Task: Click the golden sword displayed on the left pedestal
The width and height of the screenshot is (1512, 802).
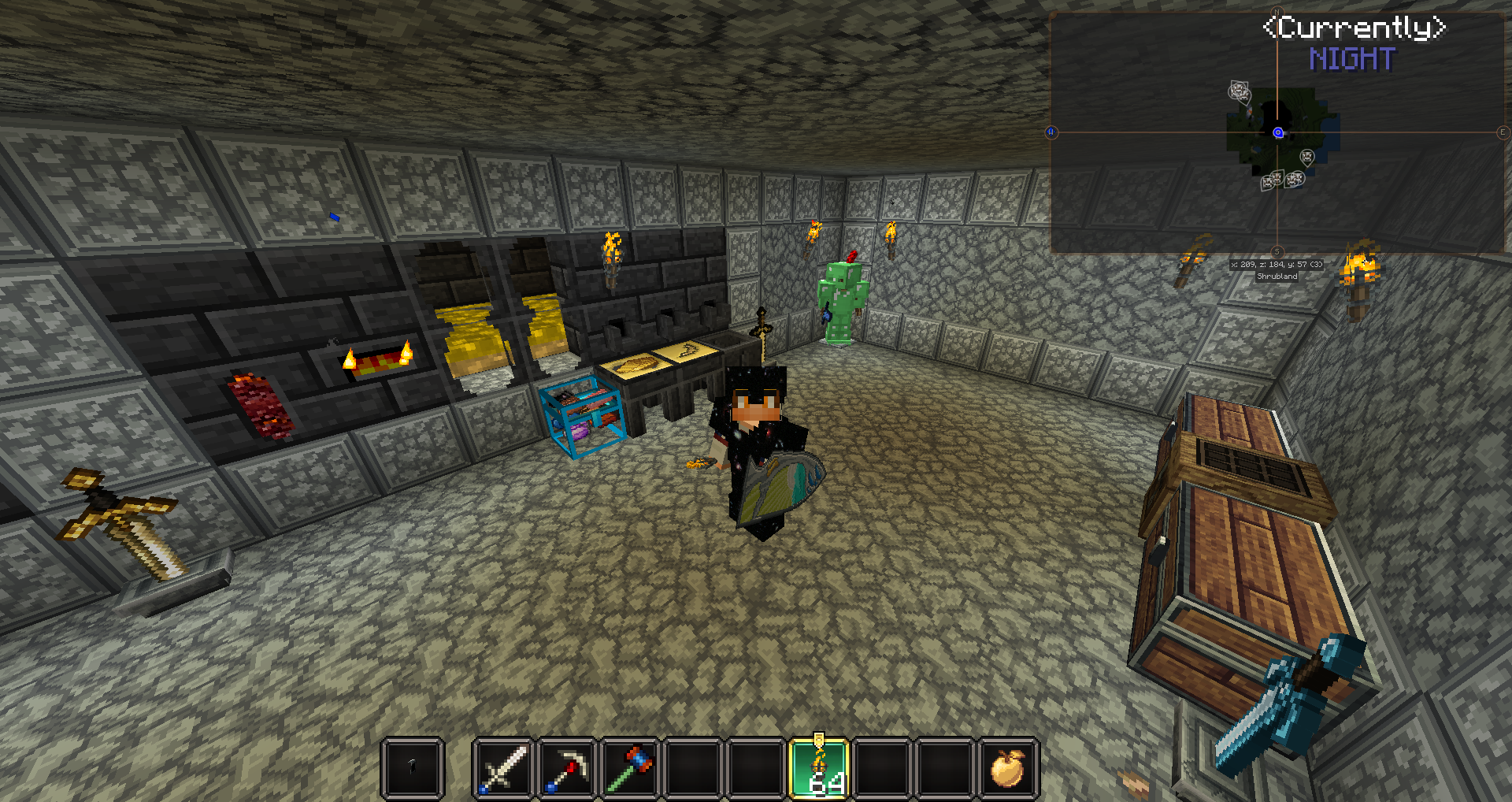Action: pos(122,524)
